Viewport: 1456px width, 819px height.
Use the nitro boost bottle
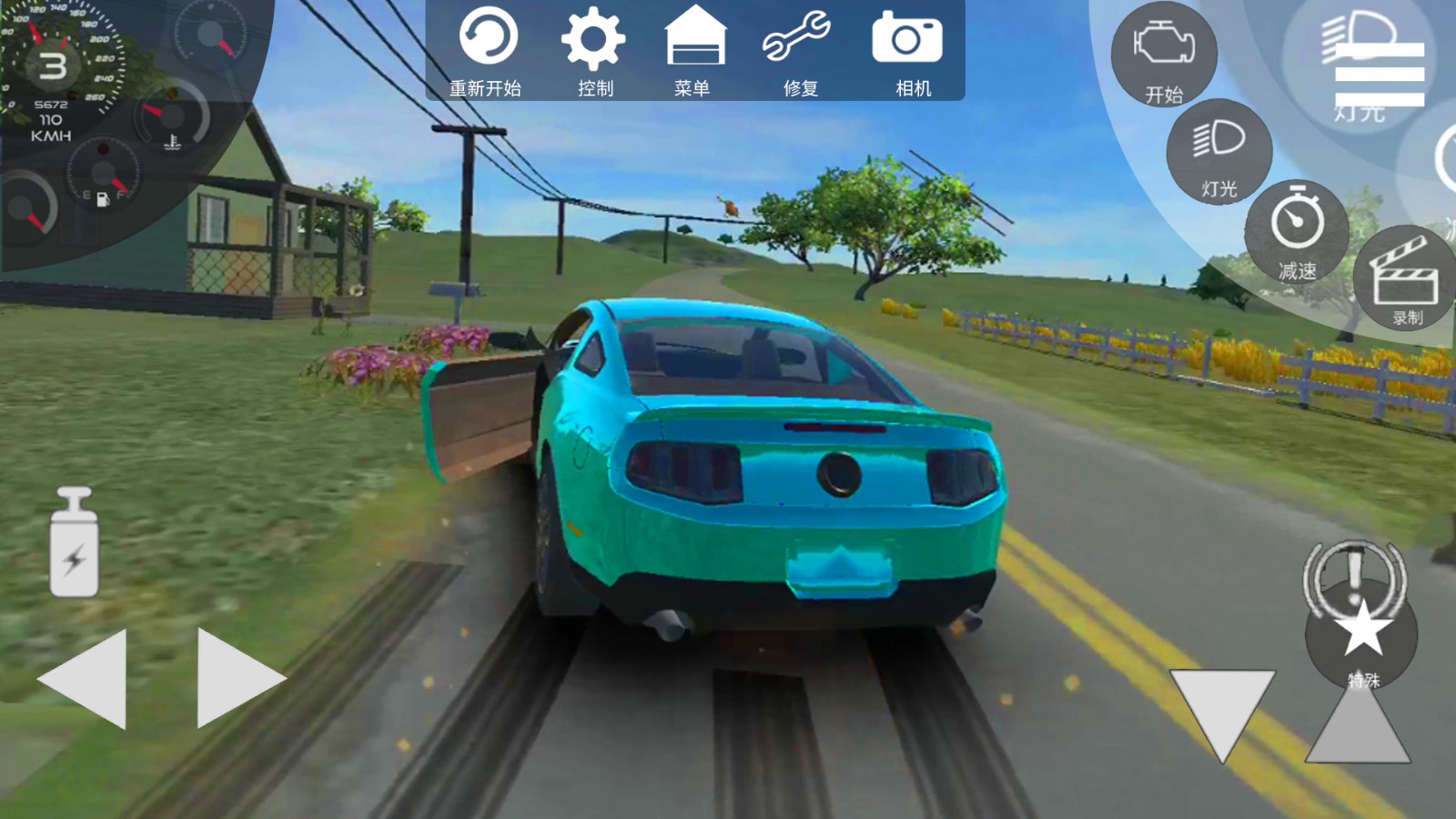click(74, 543)
